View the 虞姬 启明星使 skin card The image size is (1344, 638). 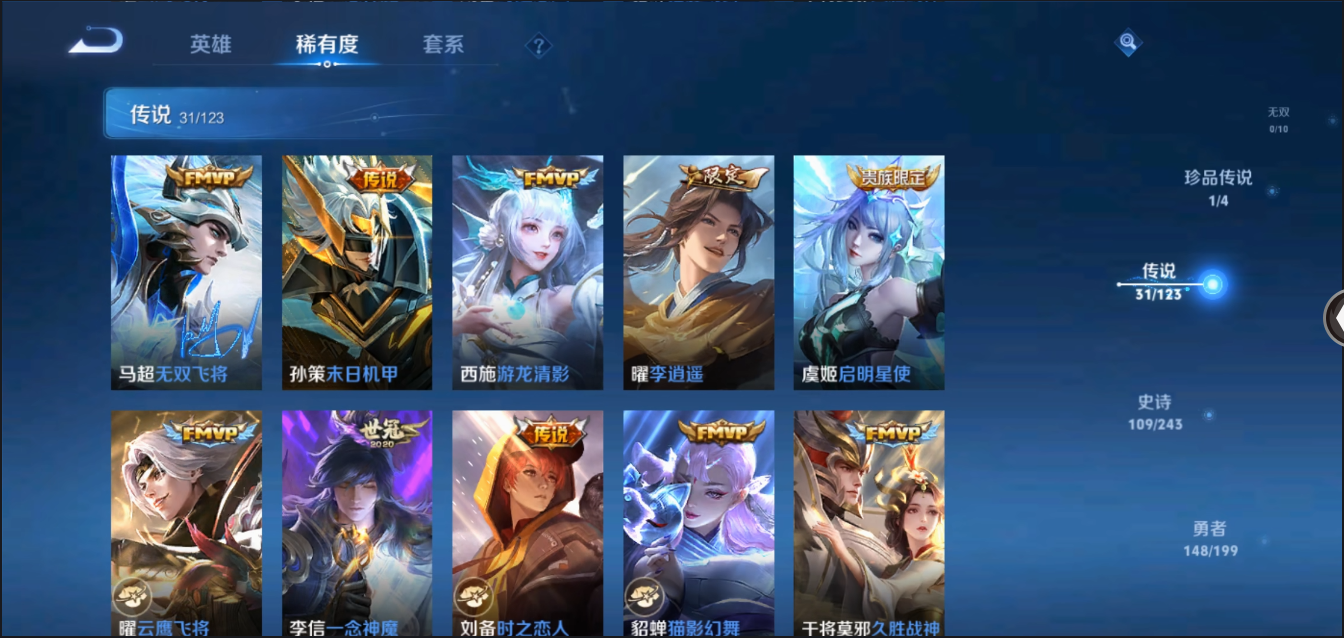868,272
